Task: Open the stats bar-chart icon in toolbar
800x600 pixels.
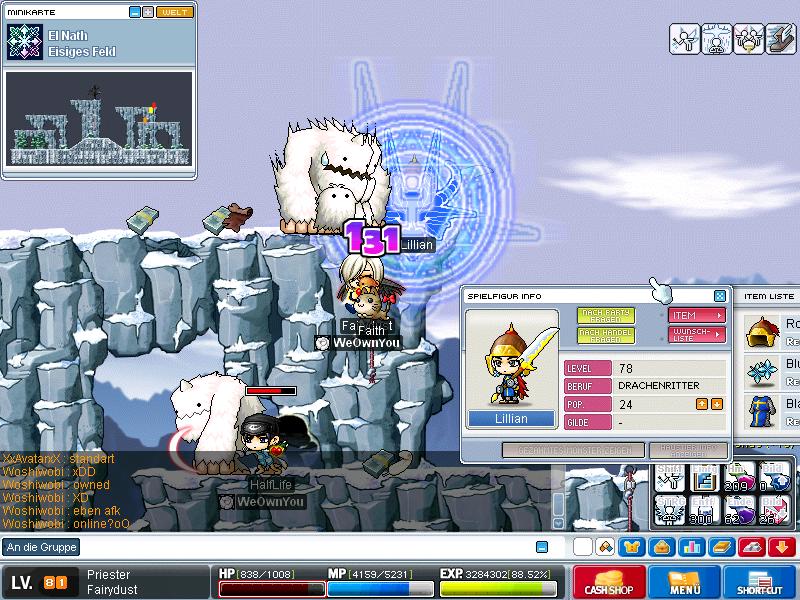Action: click(690, 547)
